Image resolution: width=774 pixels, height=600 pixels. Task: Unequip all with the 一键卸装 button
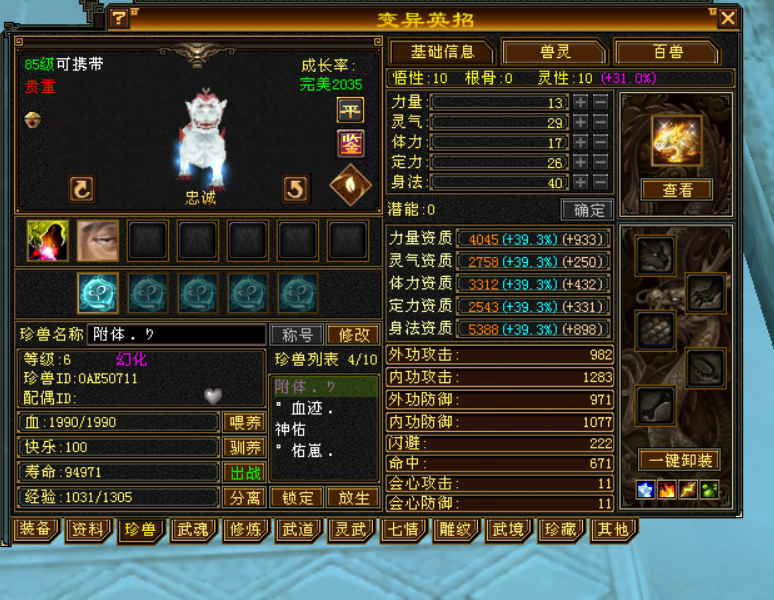[x=678, y=461]
